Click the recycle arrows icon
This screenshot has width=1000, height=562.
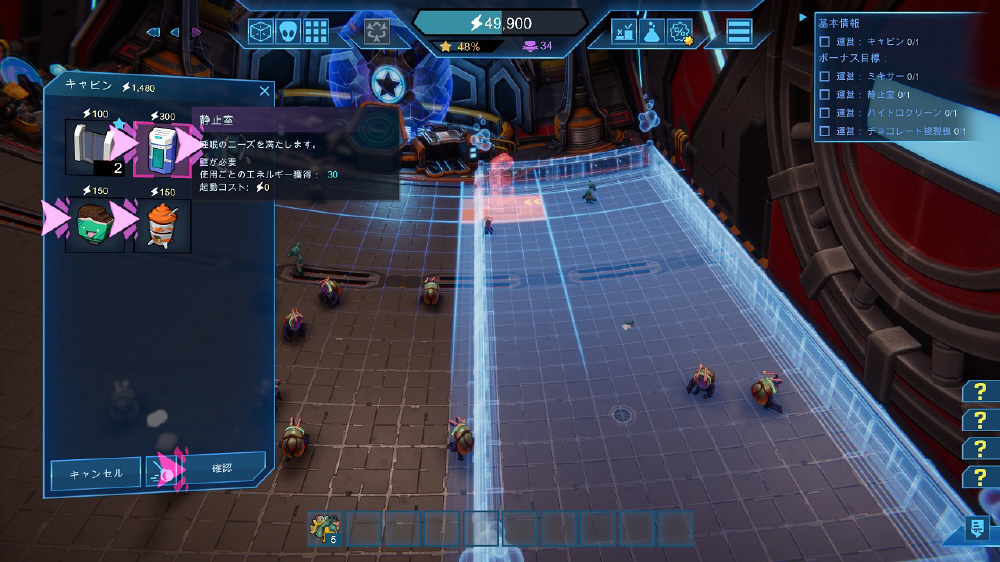[x=377, y=31]
